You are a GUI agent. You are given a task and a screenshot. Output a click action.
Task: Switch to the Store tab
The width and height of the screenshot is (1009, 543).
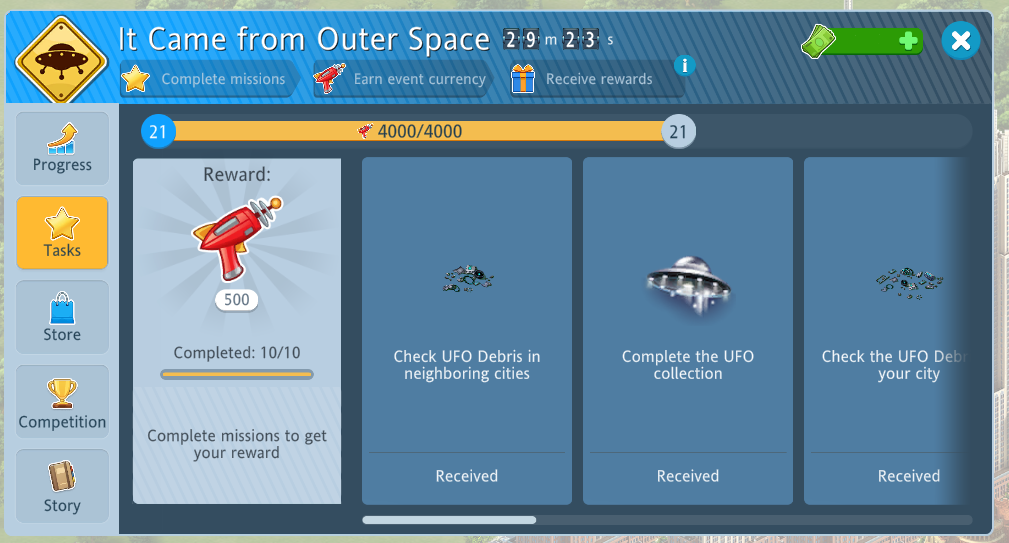[62, 317]
